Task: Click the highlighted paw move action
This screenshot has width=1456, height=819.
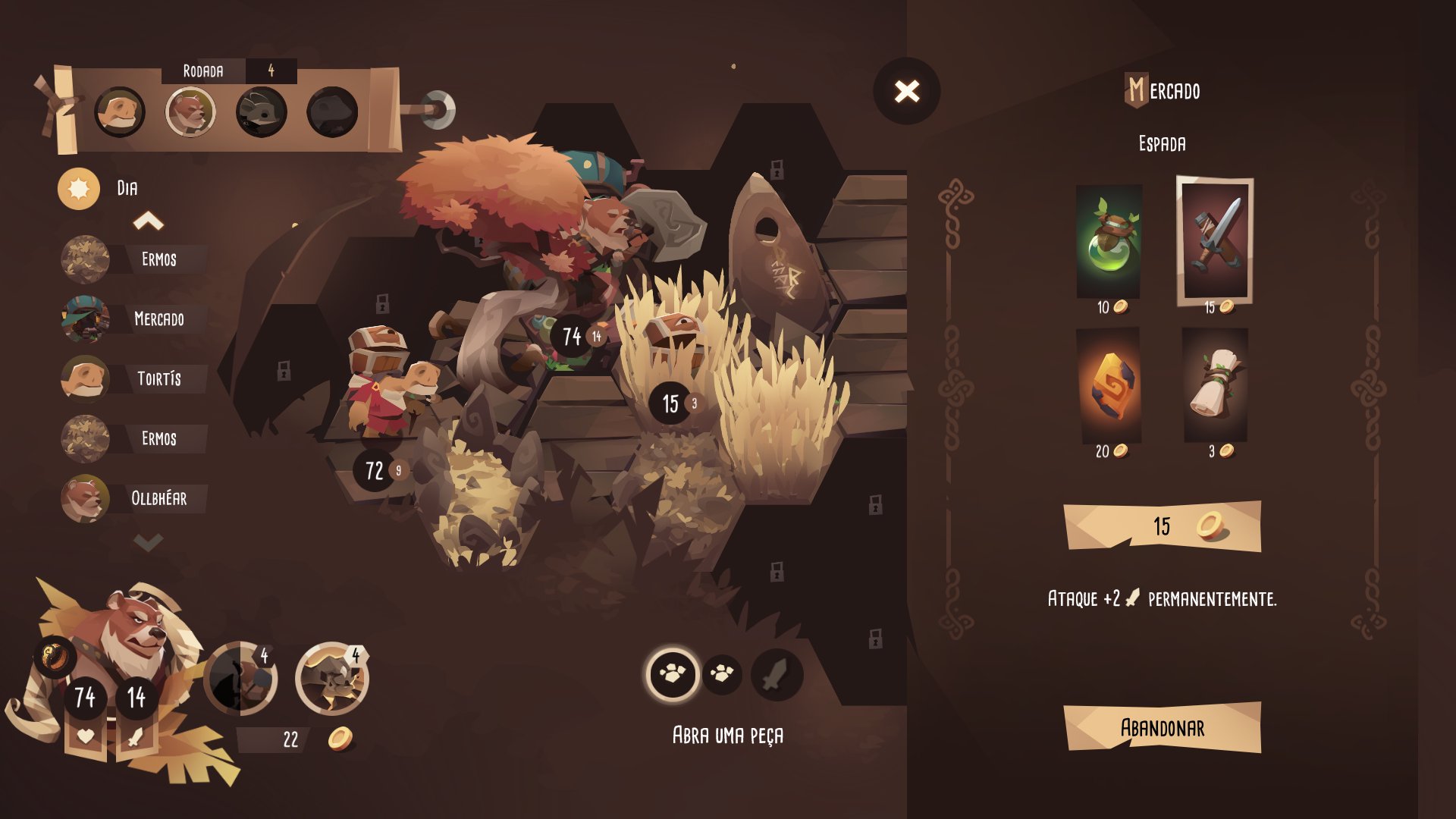Action: click(672, 673)
